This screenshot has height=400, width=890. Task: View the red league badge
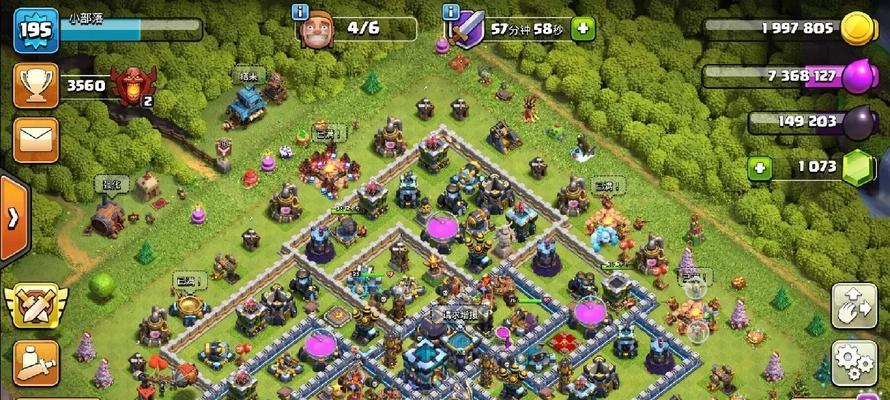tap(132, 85)
